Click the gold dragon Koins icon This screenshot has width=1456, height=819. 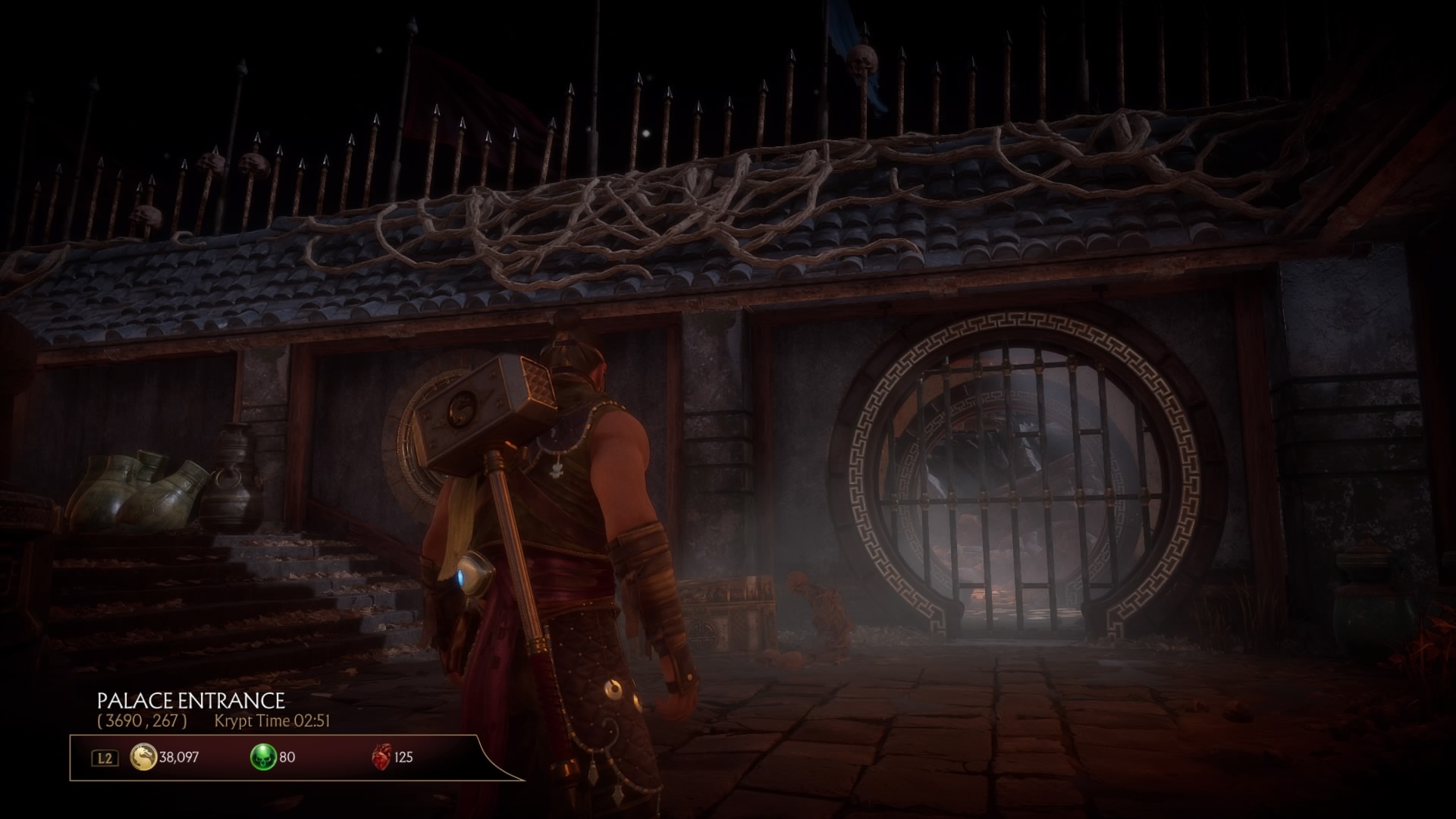pyautogui.click(x=143, y=757)
